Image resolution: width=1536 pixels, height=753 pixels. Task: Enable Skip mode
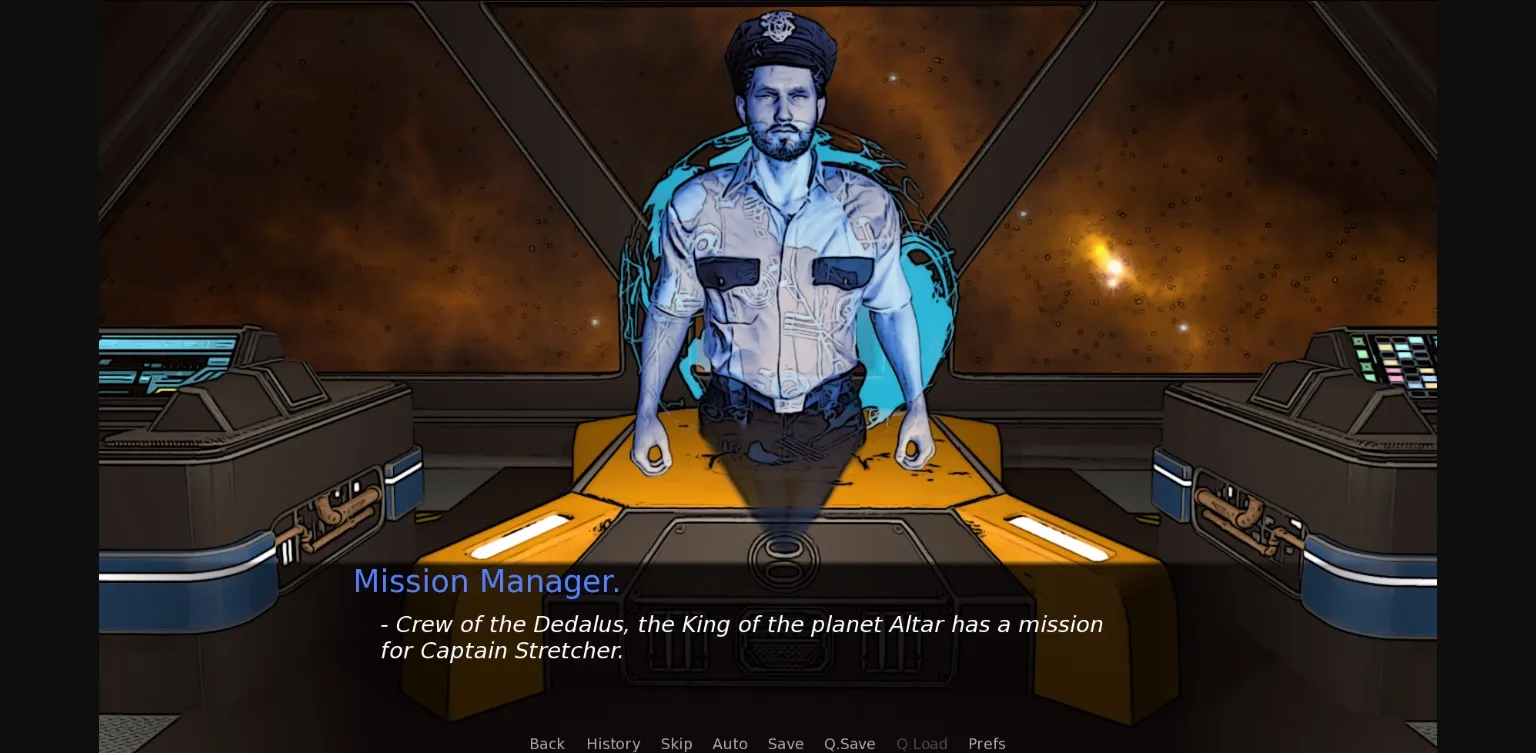tap(676, 744)
